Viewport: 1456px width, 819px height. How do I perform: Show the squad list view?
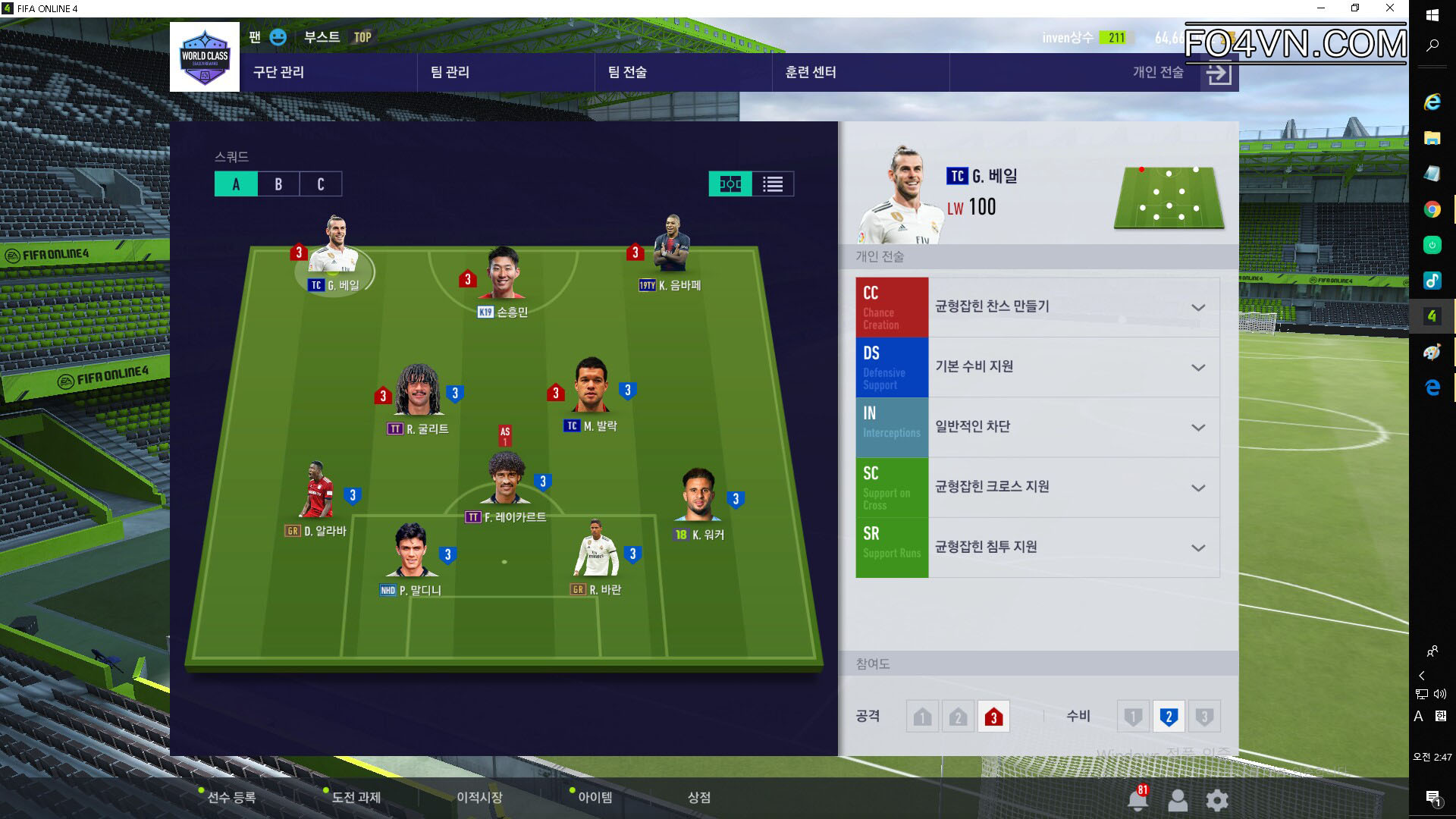773,184
